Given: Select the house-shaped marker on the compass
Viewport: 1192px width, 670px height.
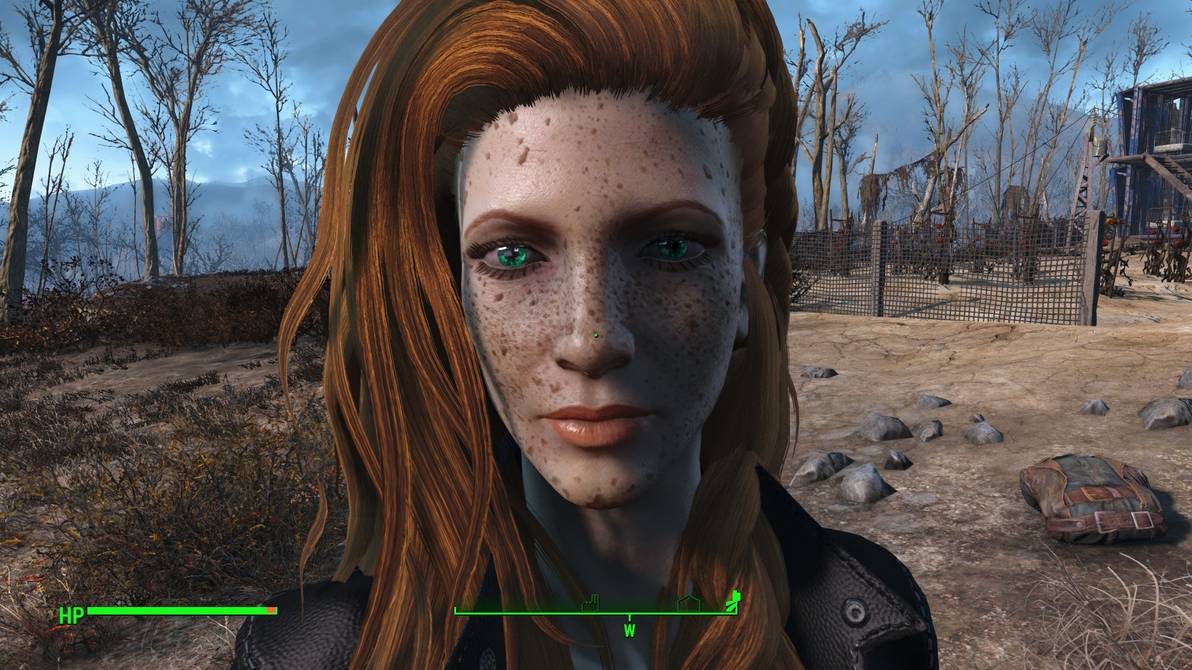Looking at the screenshot, I should tap(687, 602).
